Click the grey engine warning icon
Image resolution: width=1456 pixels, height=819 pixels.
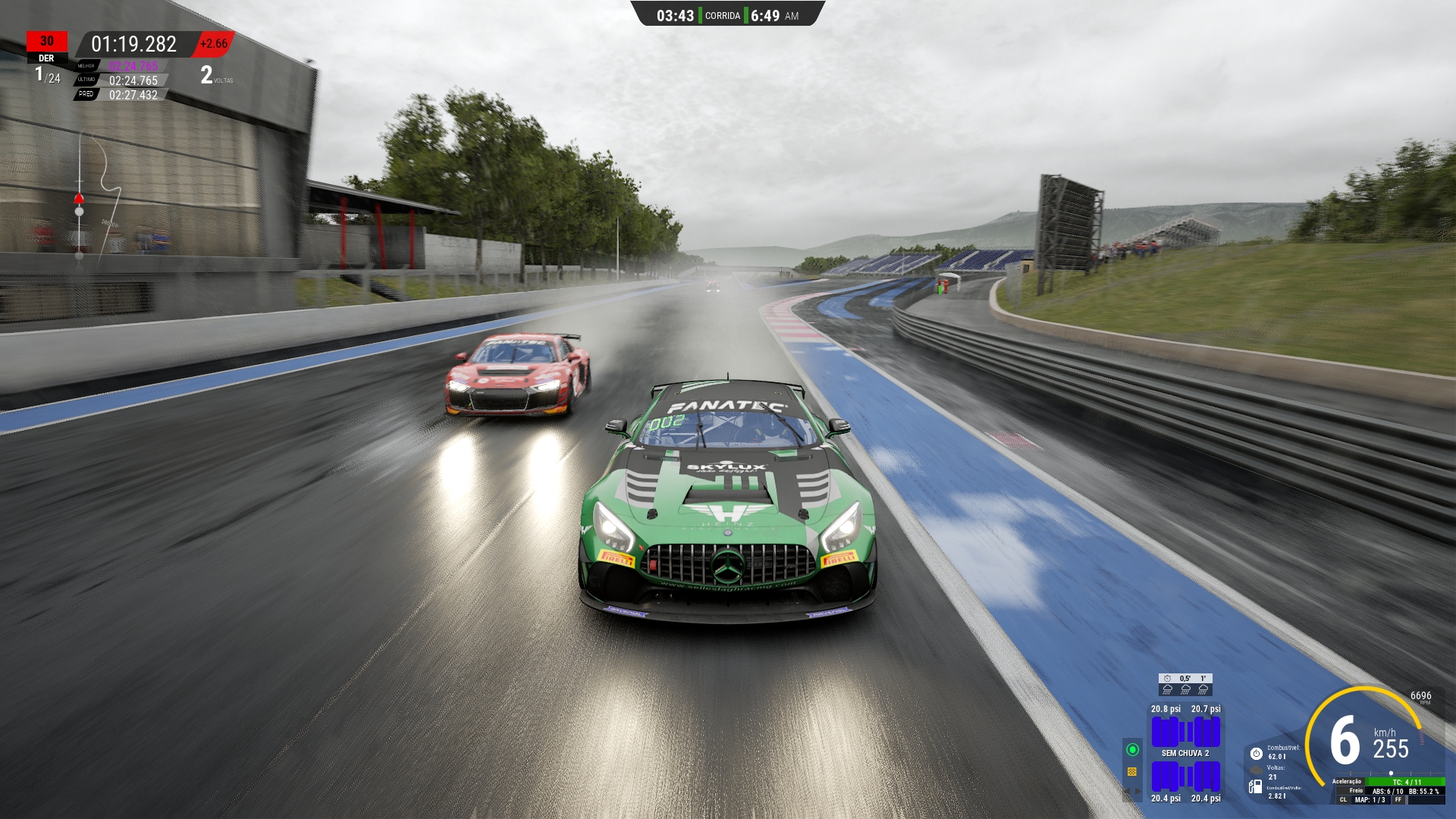(1256, 770)
